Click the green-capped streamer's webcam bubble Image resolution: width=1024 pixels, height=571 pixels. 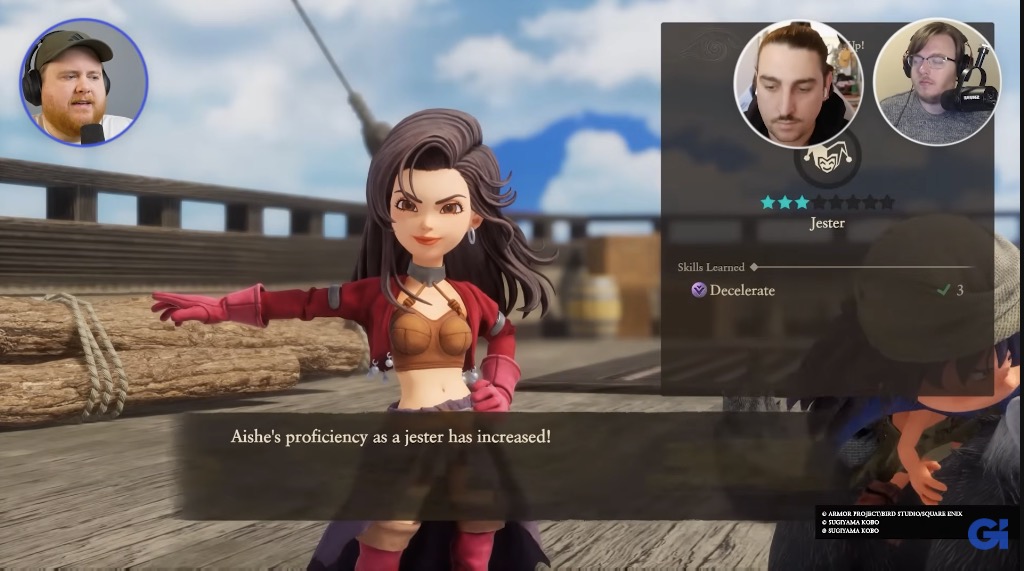84,83
